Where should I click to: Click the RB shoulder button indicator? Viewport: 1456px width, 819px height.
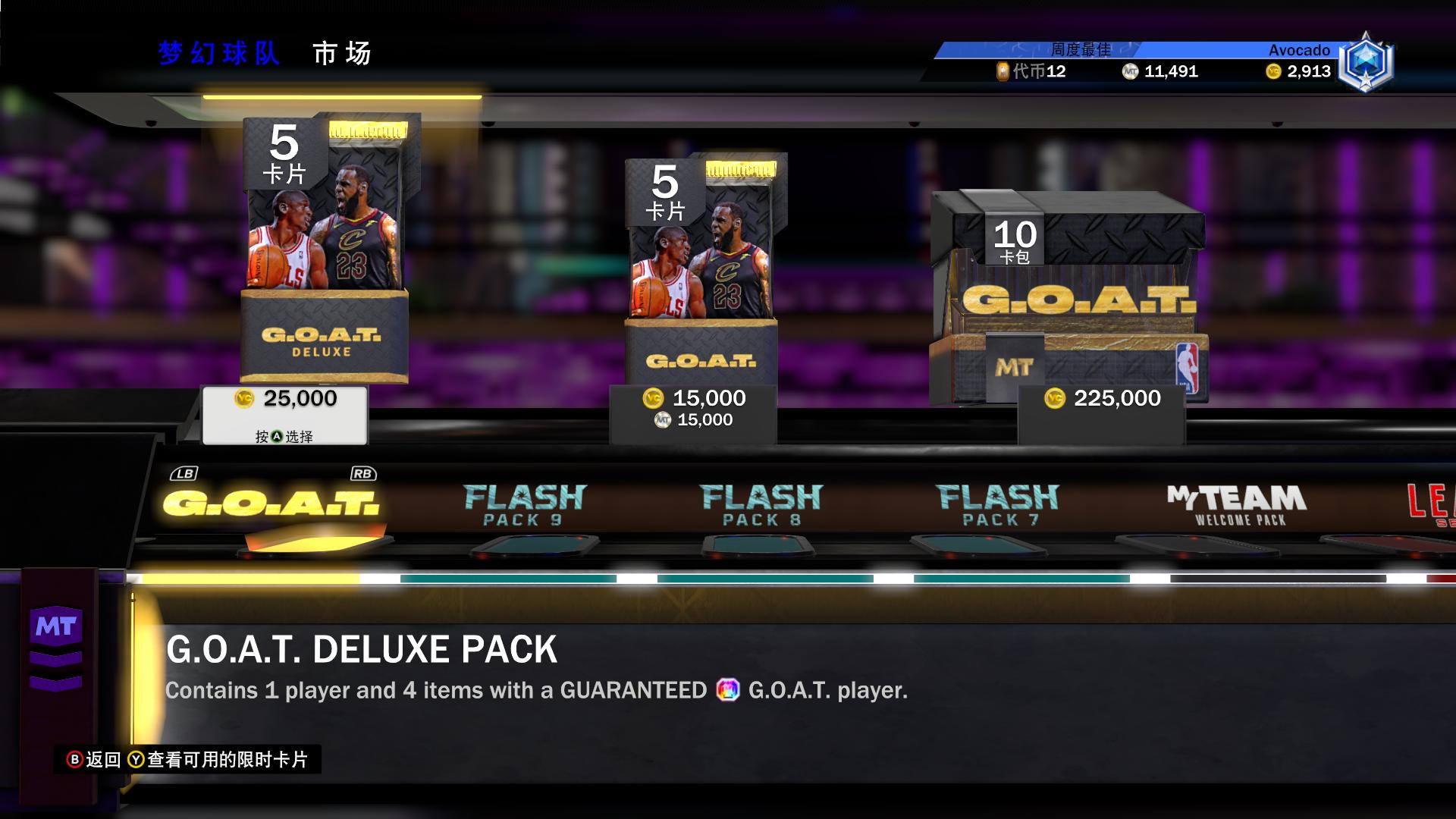coord(362,472)
